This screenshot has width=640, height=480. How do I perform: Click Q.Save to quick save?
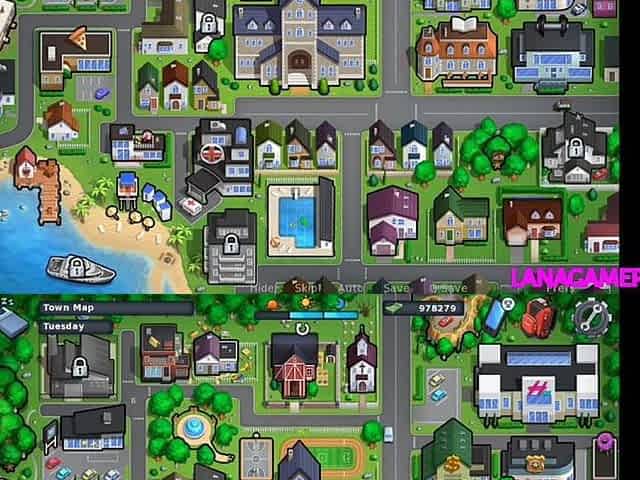[447, 287]
